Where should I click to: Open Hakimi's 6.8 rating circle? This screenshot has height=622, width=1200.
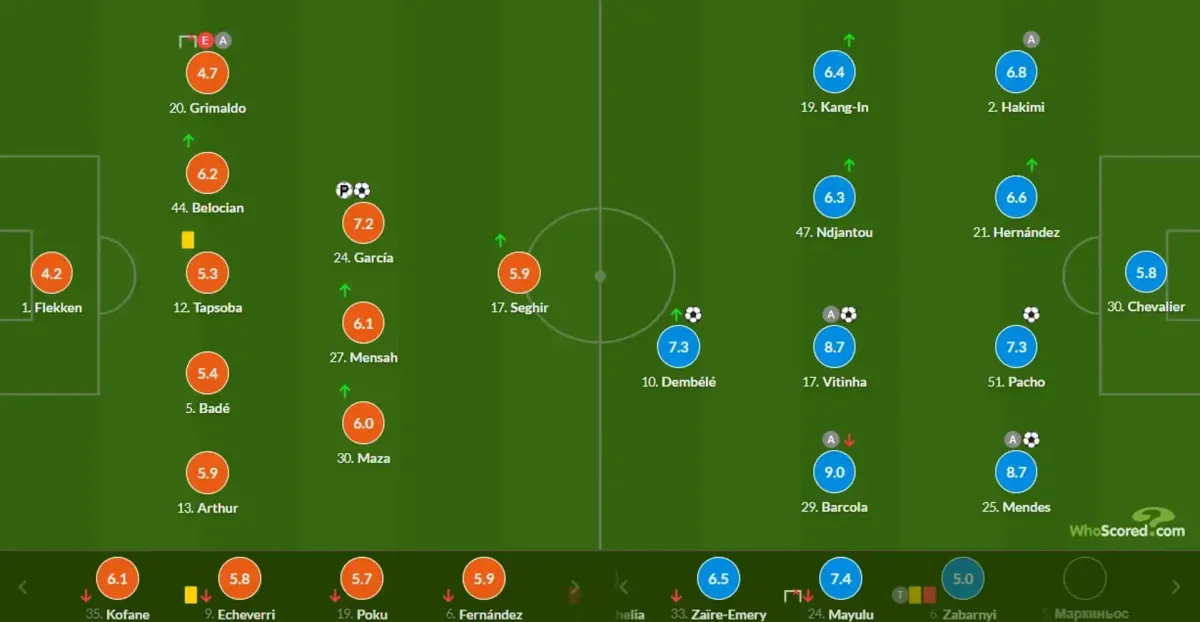pyautogui.click(x=1016, y=73)
